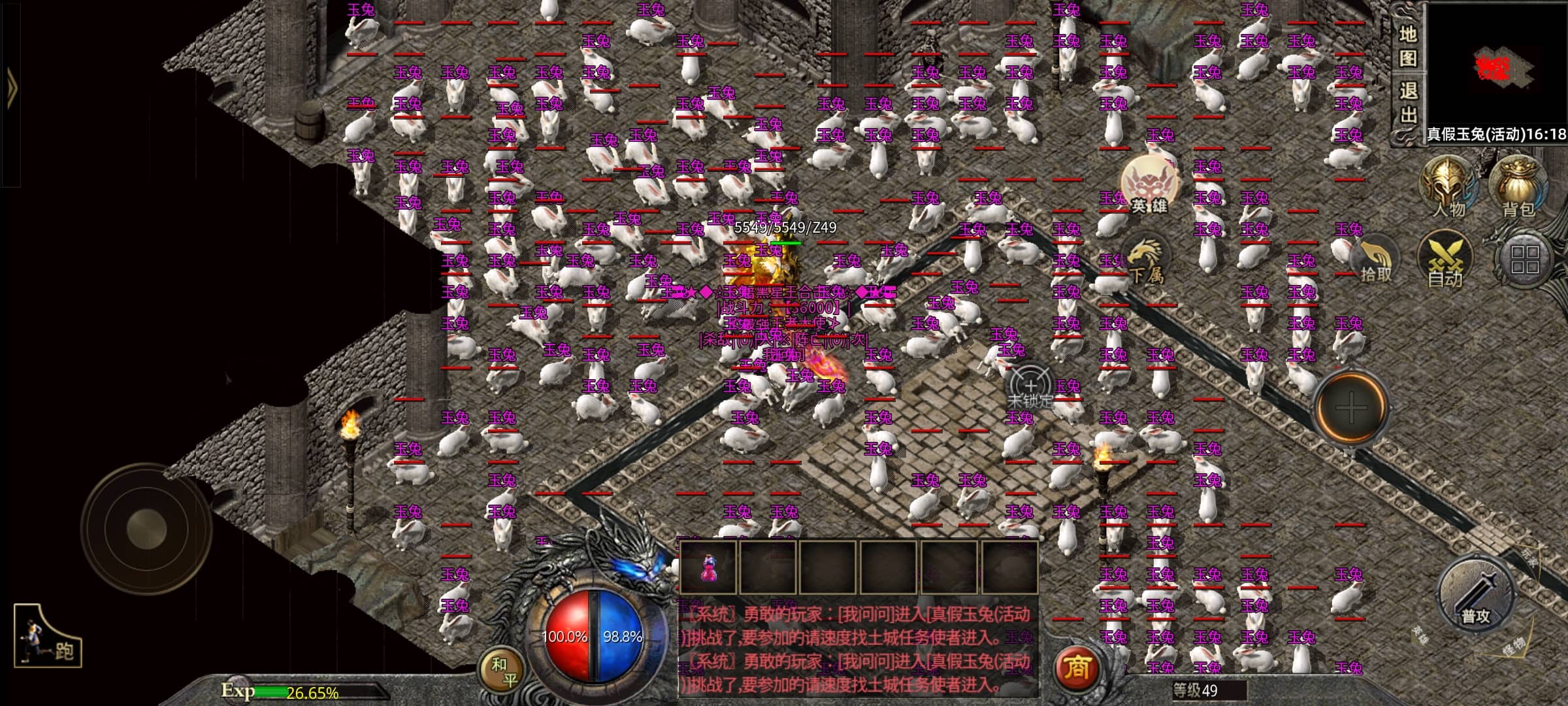This screenshot has height=706, width=1568.
Task: Tap the 退出 exit button
Action: pos(1407,103)
